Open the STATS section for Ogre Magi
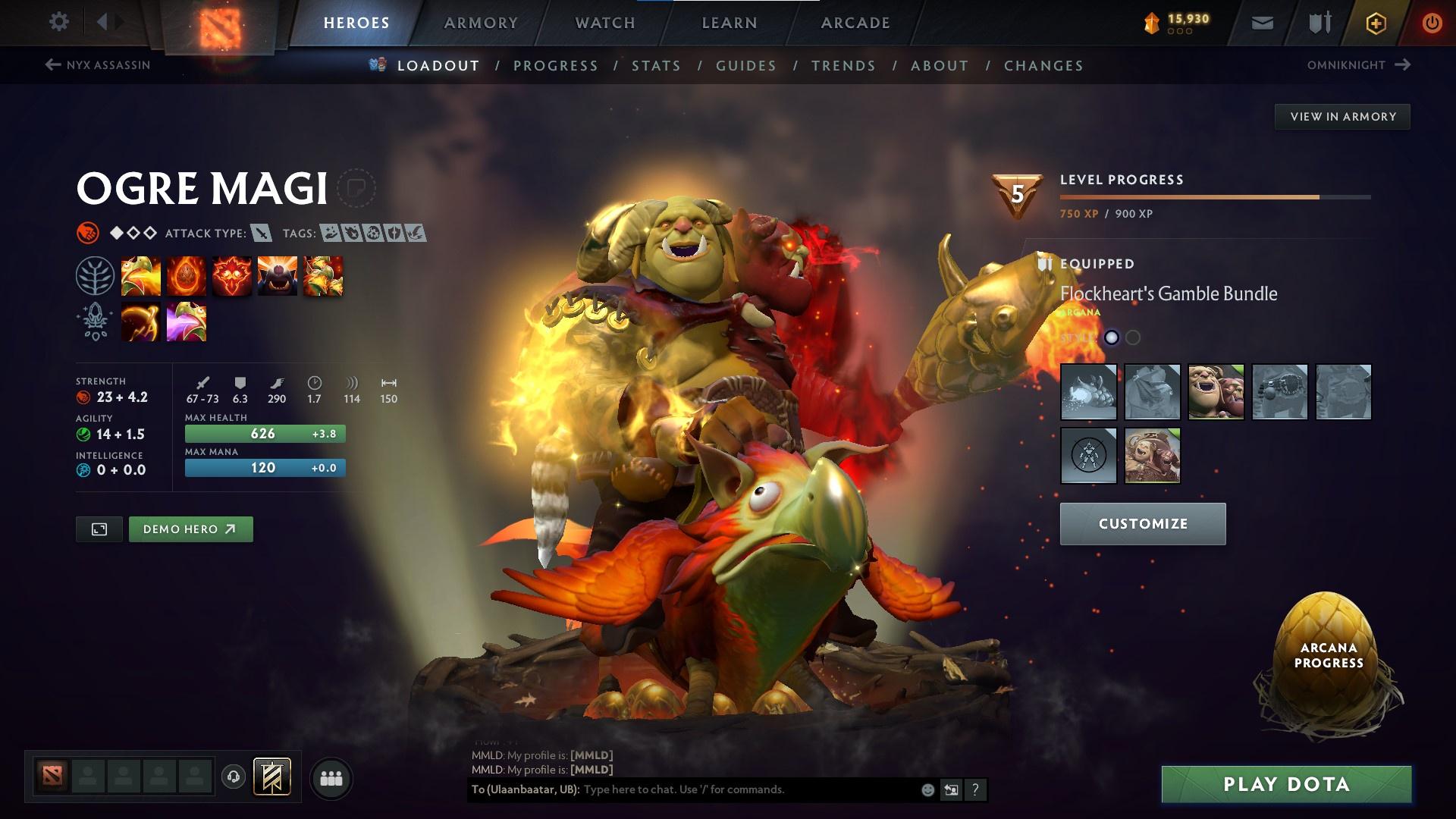The image size is (1456, 819). 656,65
